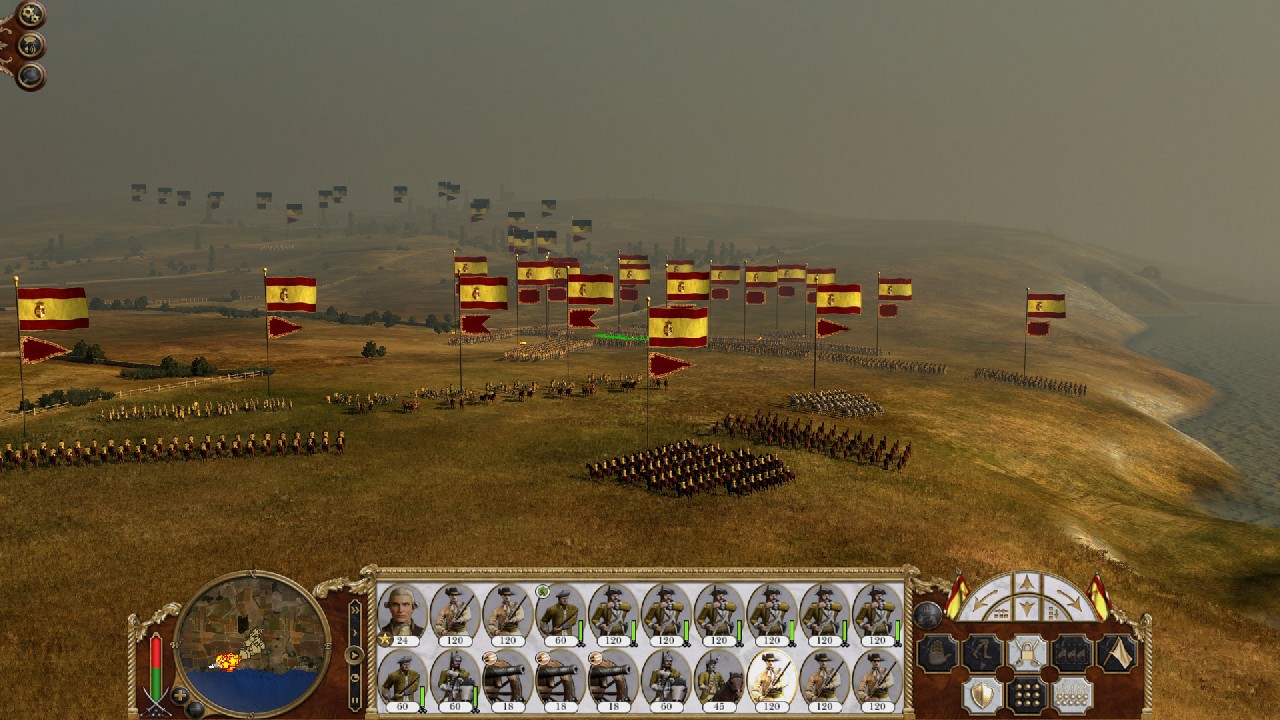Expand the unit card panel with the double chevron

point(355,608)
